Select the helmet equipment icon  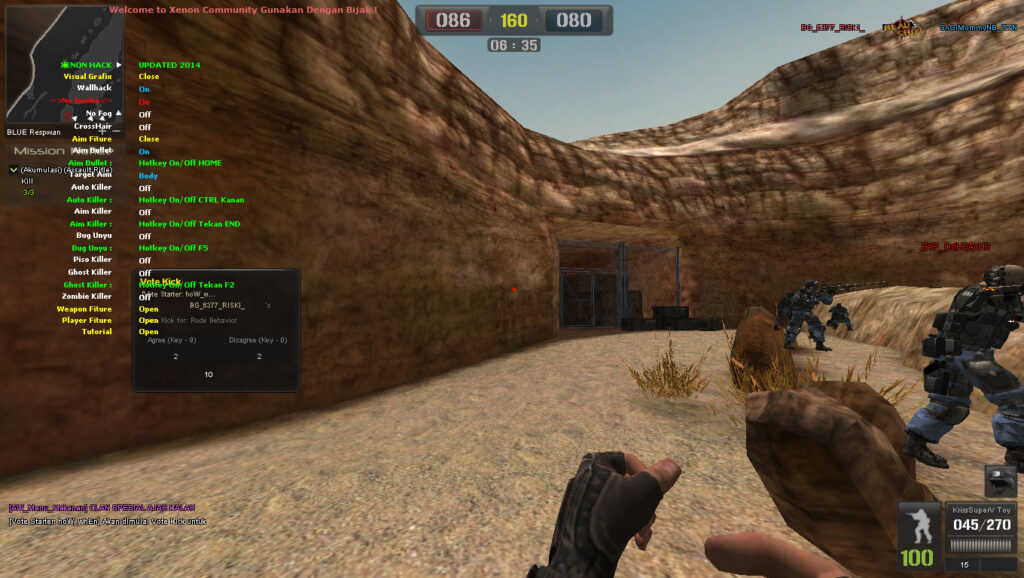[x=999, y=480]
